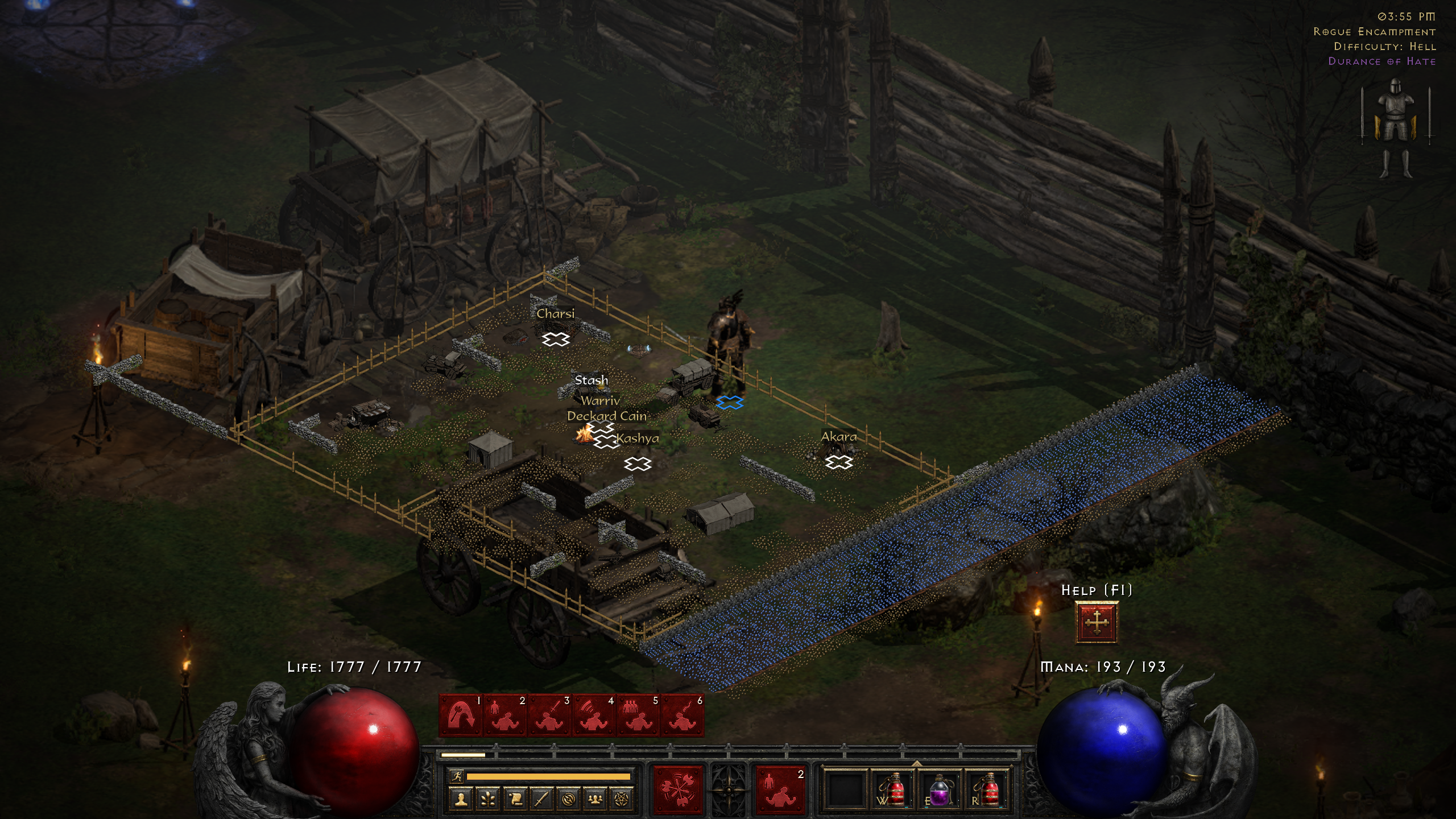The height and width of the screenshot is (819, 1456).
Task: Use the sword warcry skill in slot 3
Action: [549, 715]
